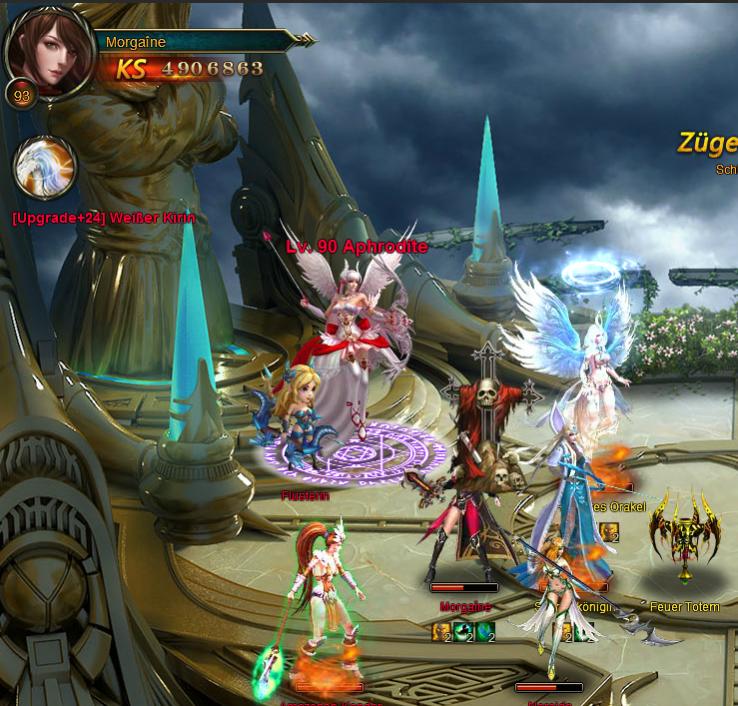This screenshot has width=738, height=706.
Task: Click Morgaine's character portrait
Action: (x=48, y=46)
